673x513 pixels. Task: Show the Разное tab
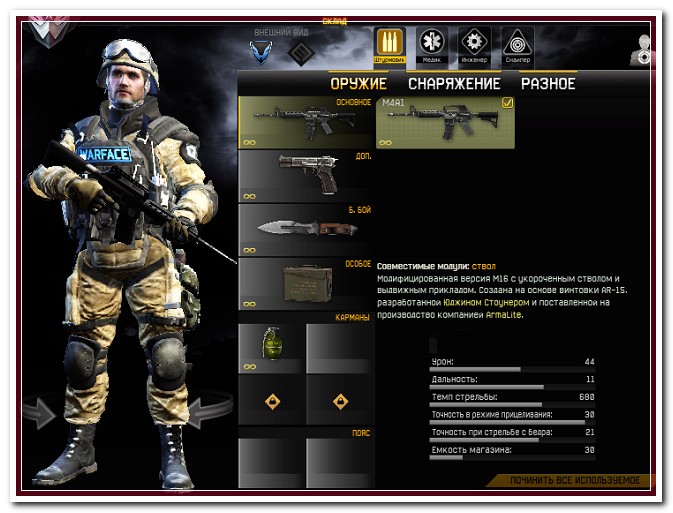click(548, 84)
